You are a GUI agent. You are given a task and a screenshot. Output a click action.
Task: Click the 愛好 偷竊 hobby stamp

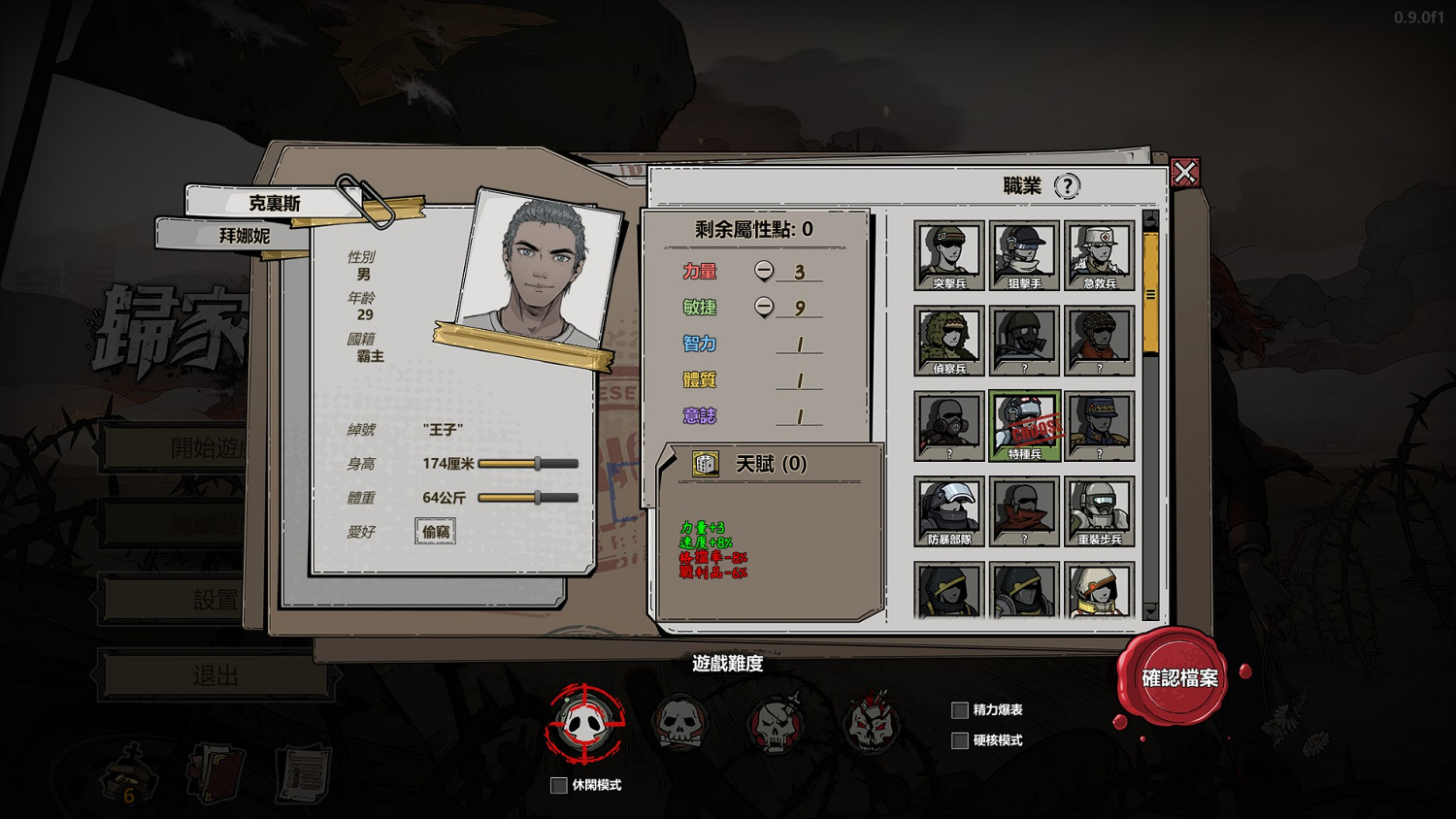[x=435, y=532]
